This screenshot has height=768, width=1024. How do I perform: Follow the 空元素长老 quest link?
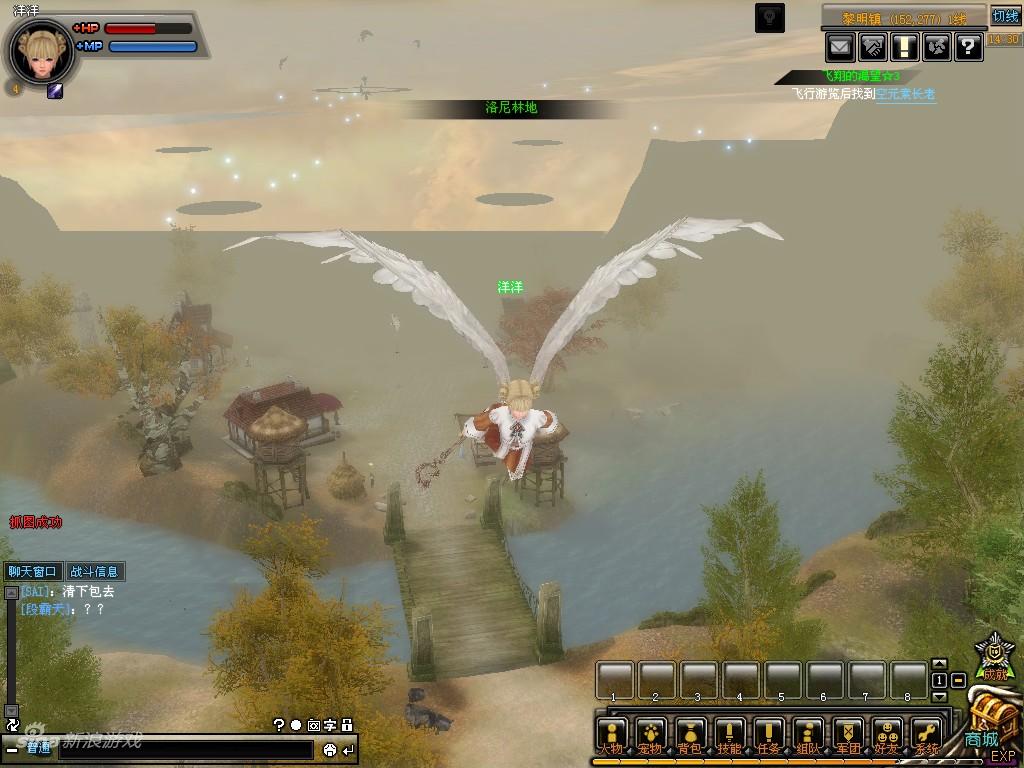tap(906, 94)
